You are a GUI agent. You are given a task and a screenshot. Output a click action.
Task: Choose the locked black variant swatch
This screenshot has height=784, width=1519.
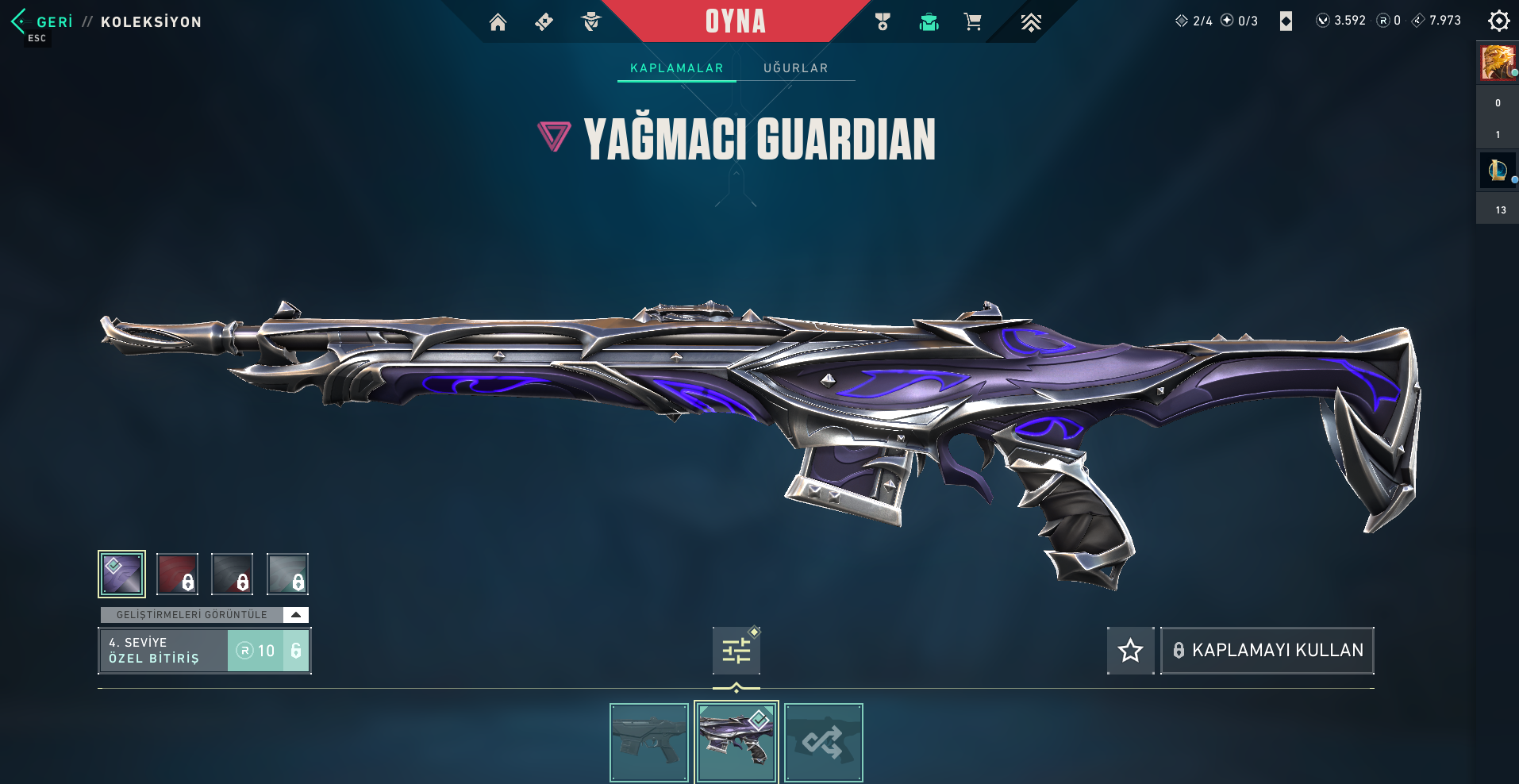[x=232, y=574]
